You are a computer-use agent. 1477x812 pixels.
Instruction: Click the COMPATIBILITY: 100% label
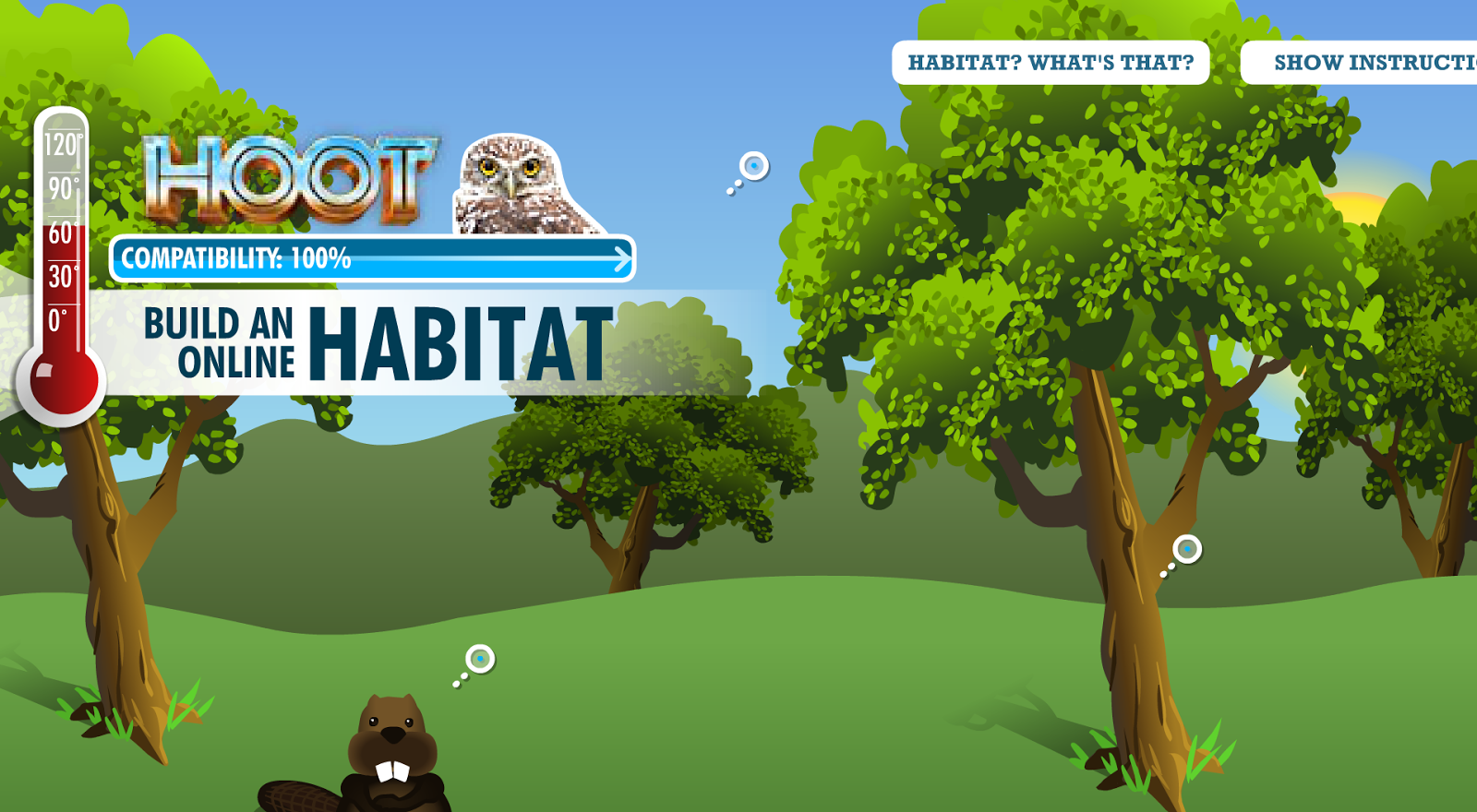235,258
